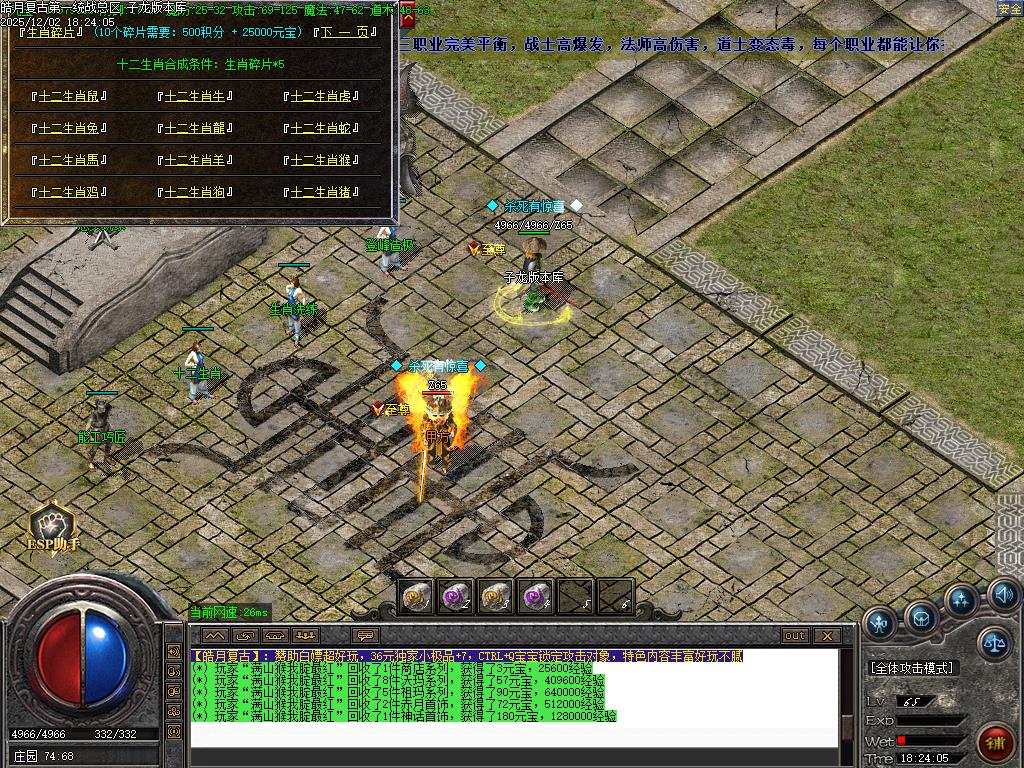The image size is (1024, 768).
Task: Choose the 十二生肖馬 option
Action: tap(68, 160)
